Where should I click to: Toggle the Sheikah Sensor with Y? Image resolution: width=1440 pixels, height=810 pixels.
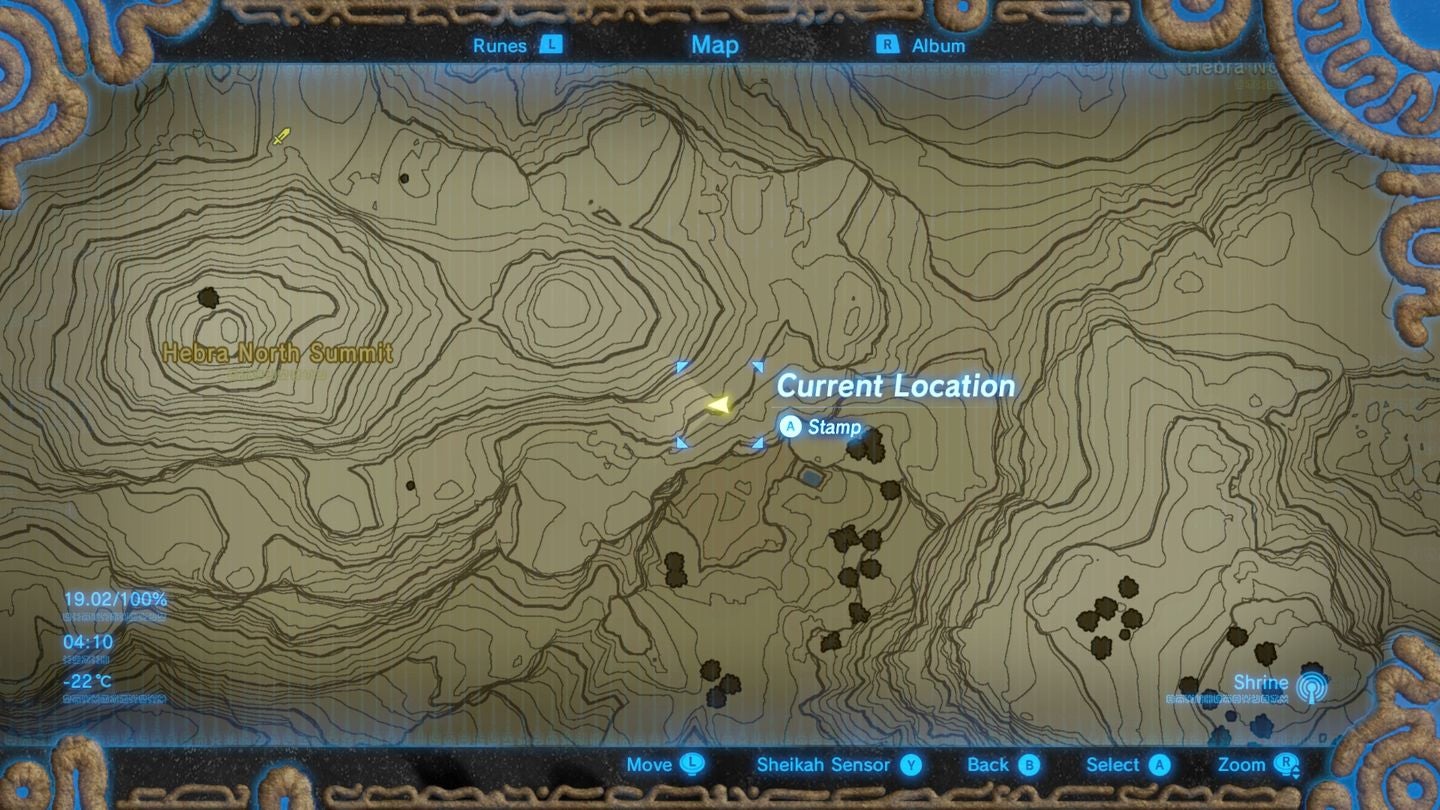pos(913,765)
